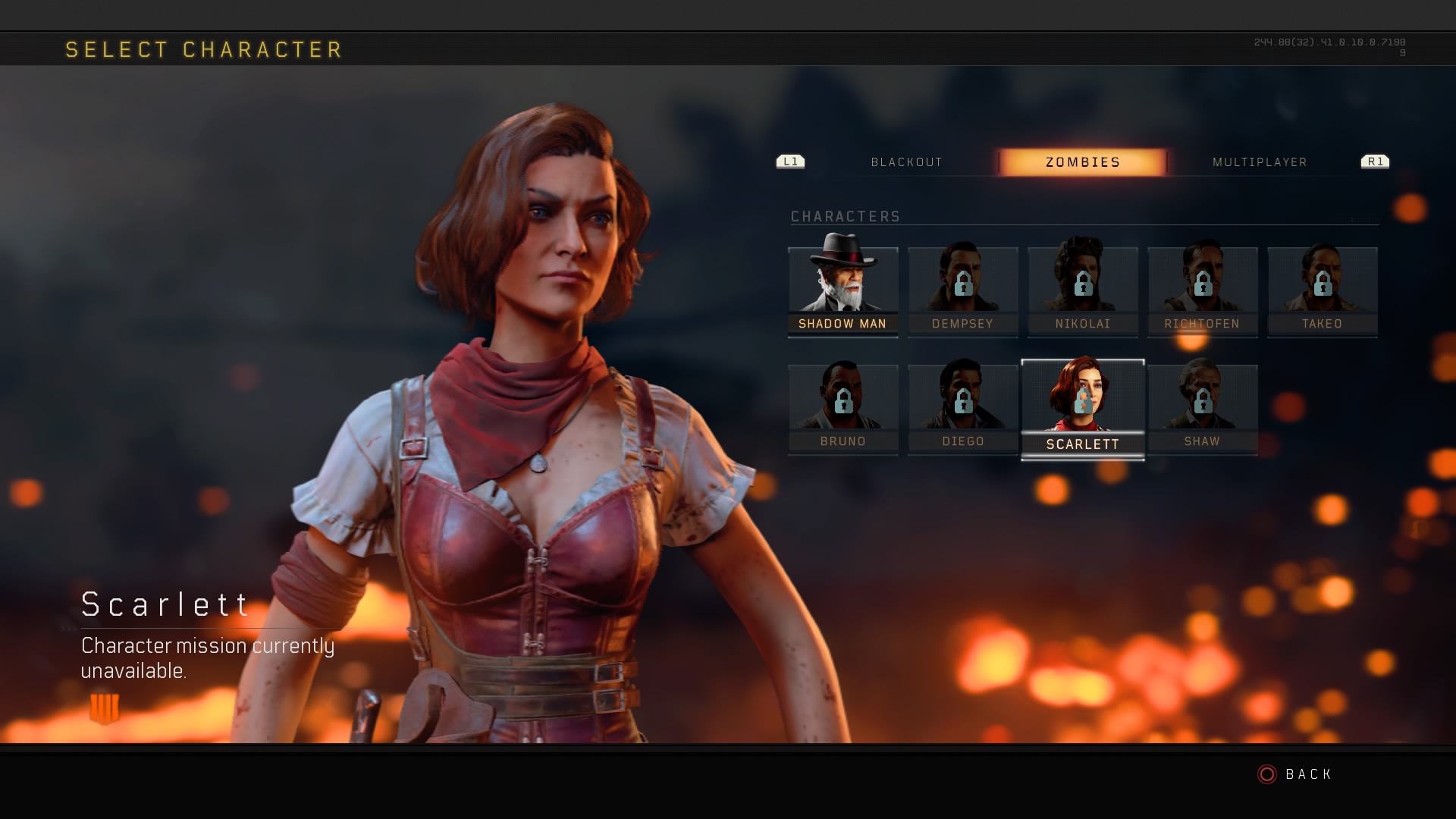Click the locked Richtofen character tile
The image size is (1456, 819).
point(1202,292)
